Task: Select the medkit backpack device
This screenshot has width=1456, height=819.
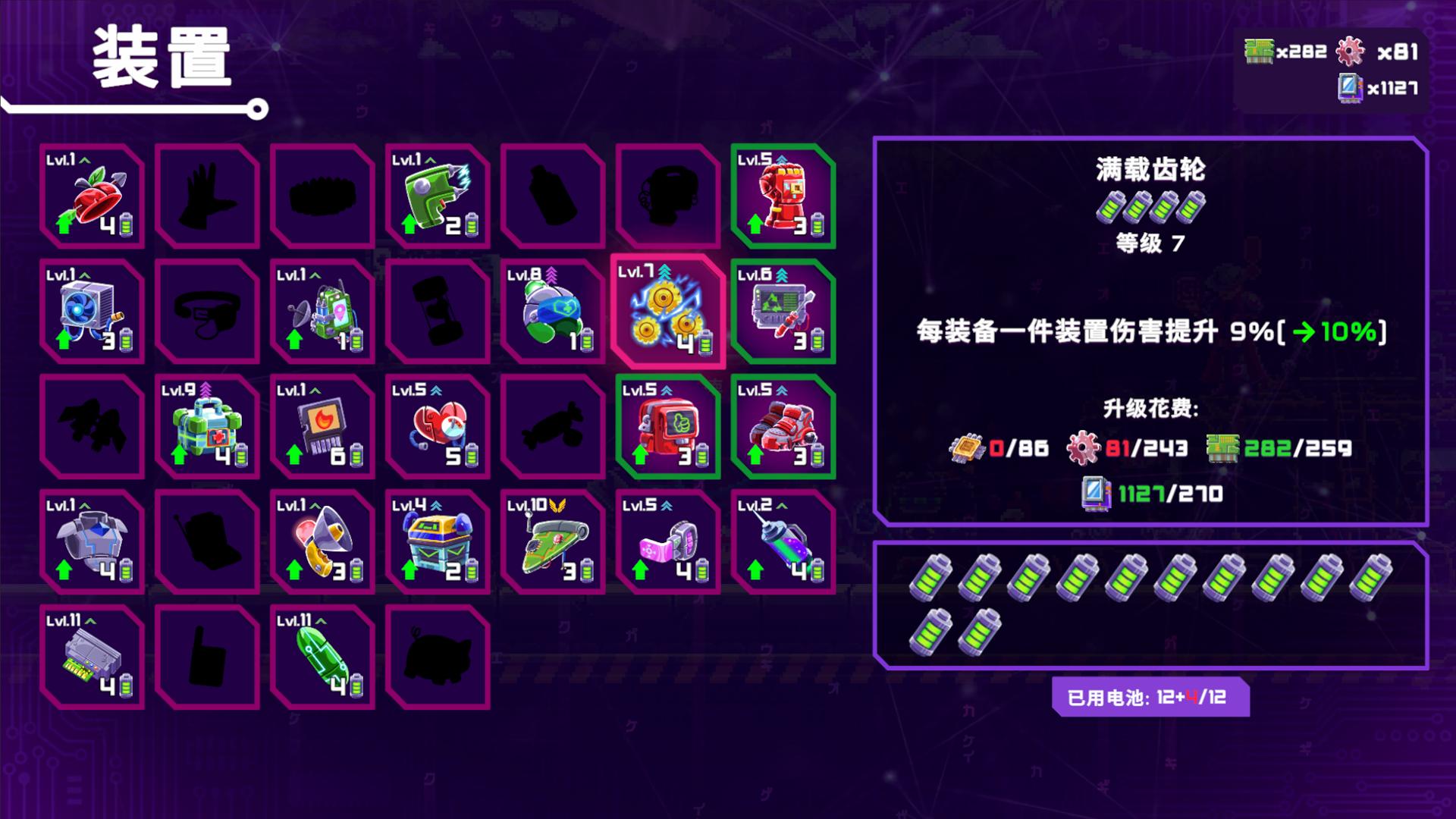Action: [x=206, y=427]
